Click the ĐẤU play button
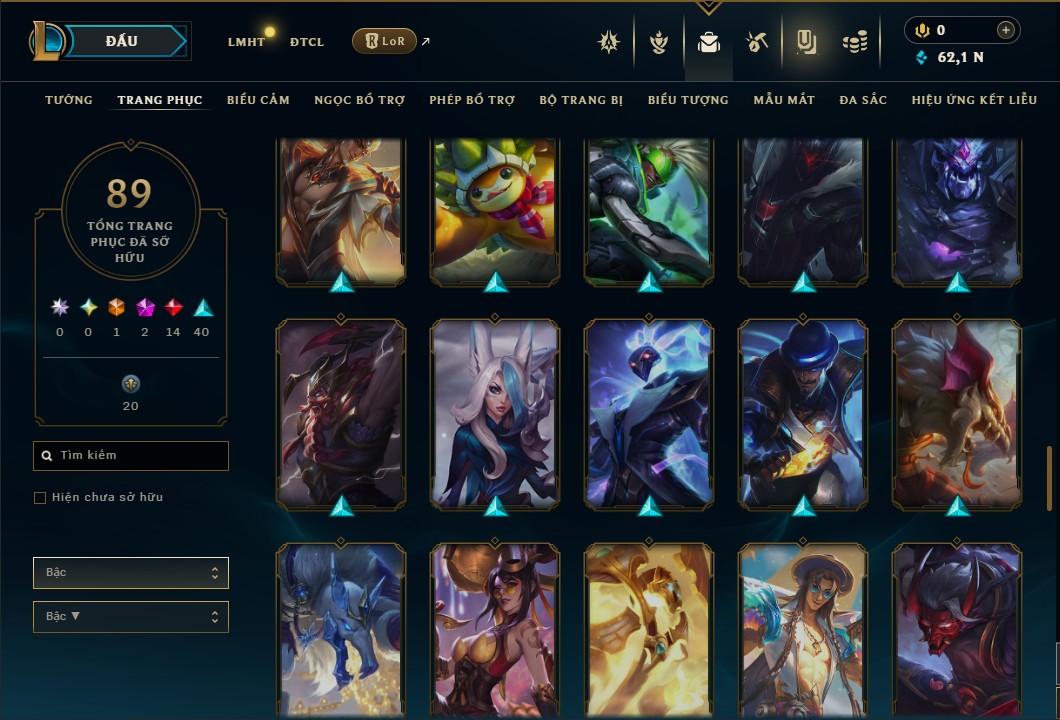The height and width of the screenshot is (720, 1060). (x=121, y=41)
